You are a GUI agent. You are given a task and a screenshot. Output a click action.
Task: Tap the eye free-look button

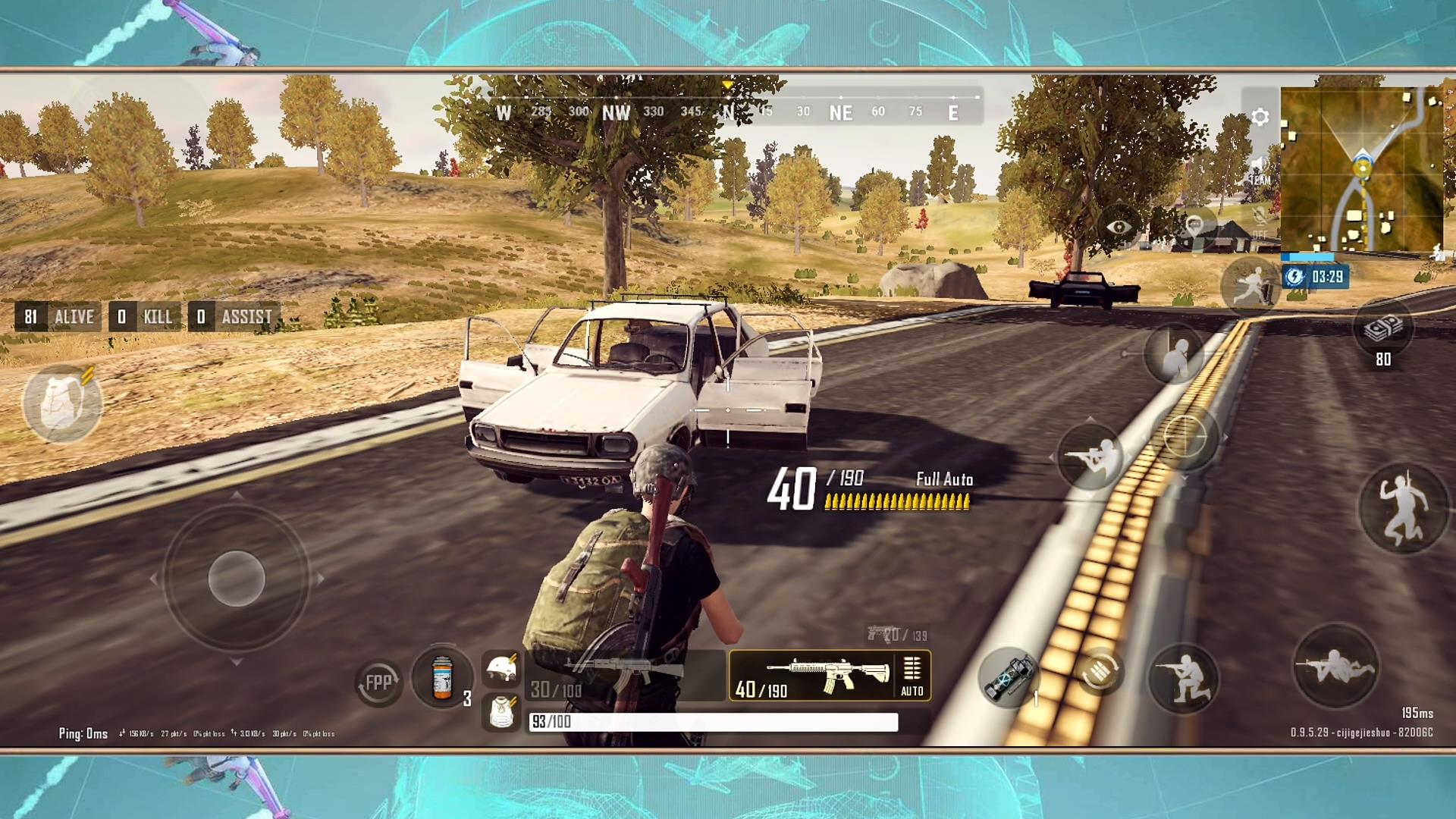pyautogui.click(x=1119, y=227)
